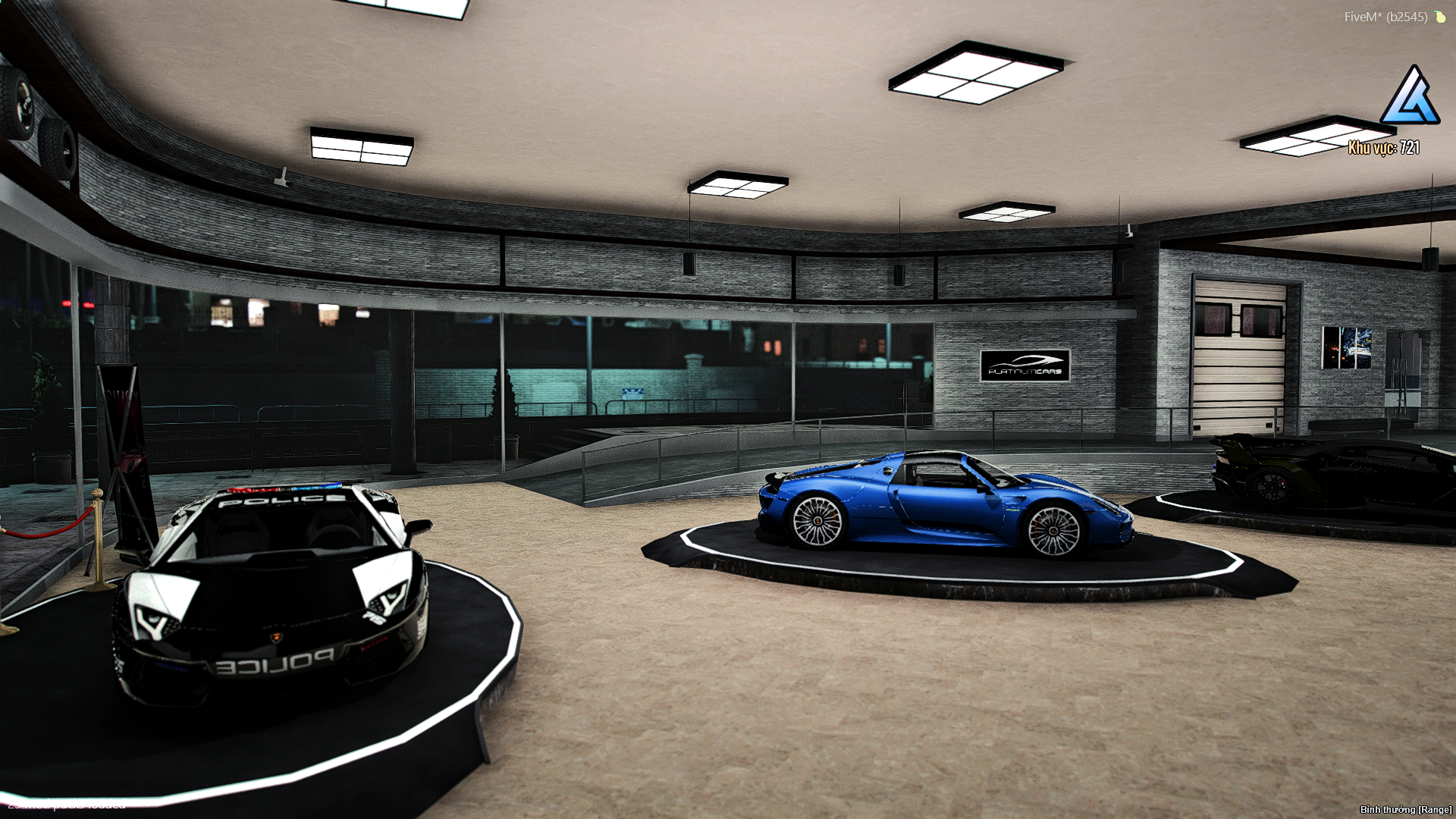
Task: Click the Bình thường [Range] voice indicator
Action: pos(1405,810)
